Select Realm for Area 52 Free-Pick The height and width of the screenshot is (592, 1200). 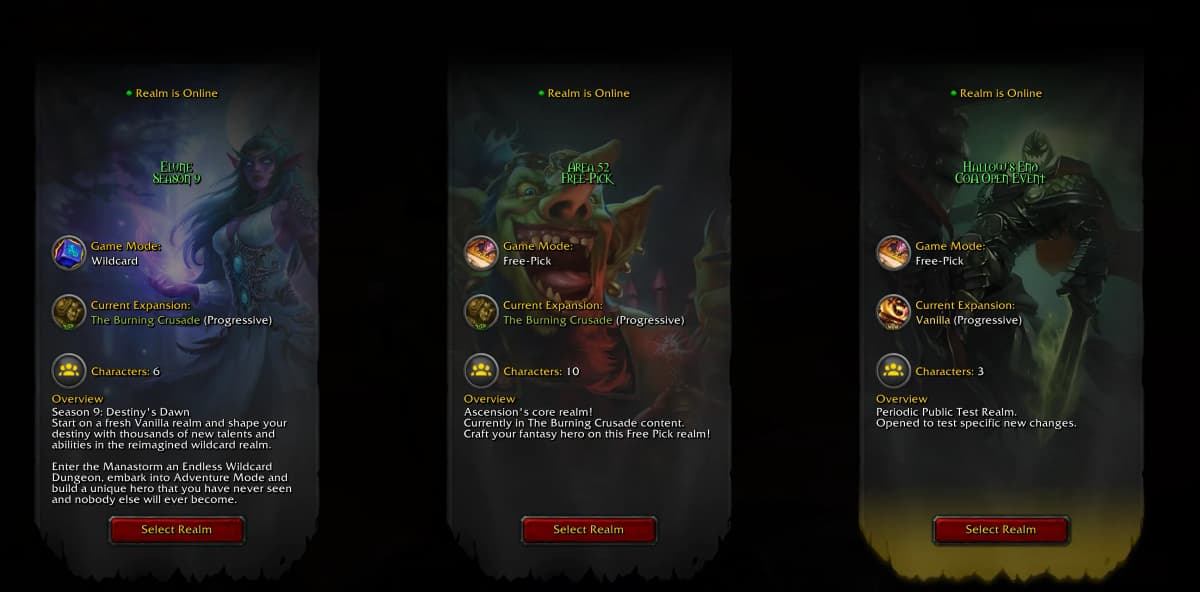point(588,530)
